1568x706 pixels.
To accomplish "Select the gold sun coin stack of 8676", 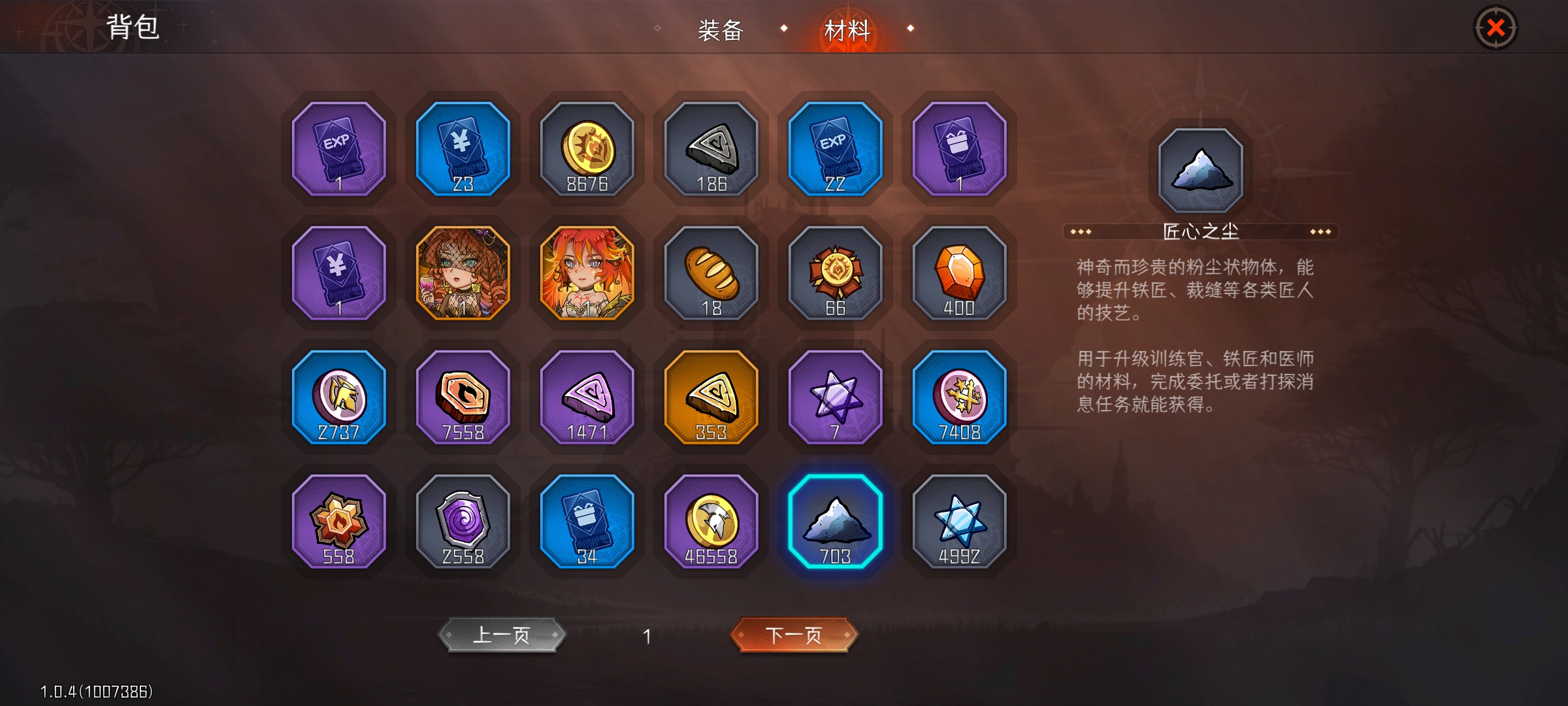I will [587, 149].
